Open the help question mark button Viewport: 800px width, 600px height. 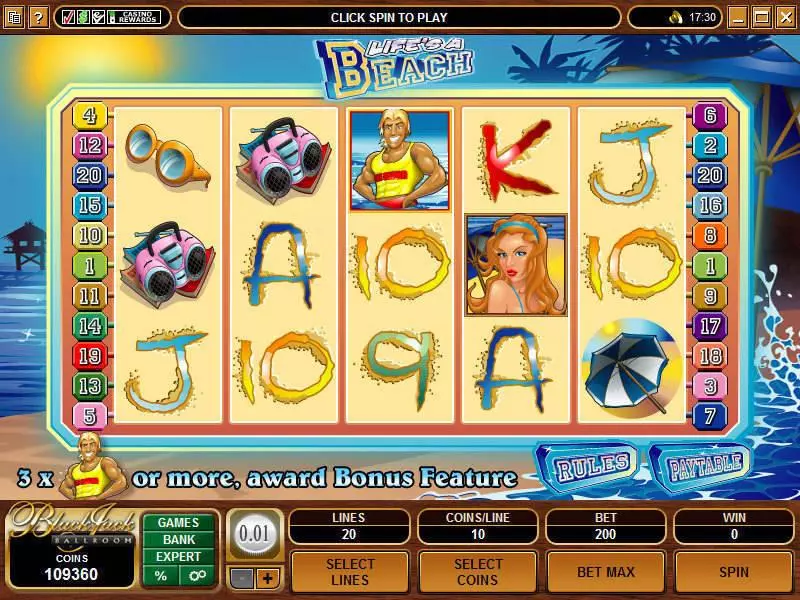tap(37, 17)
